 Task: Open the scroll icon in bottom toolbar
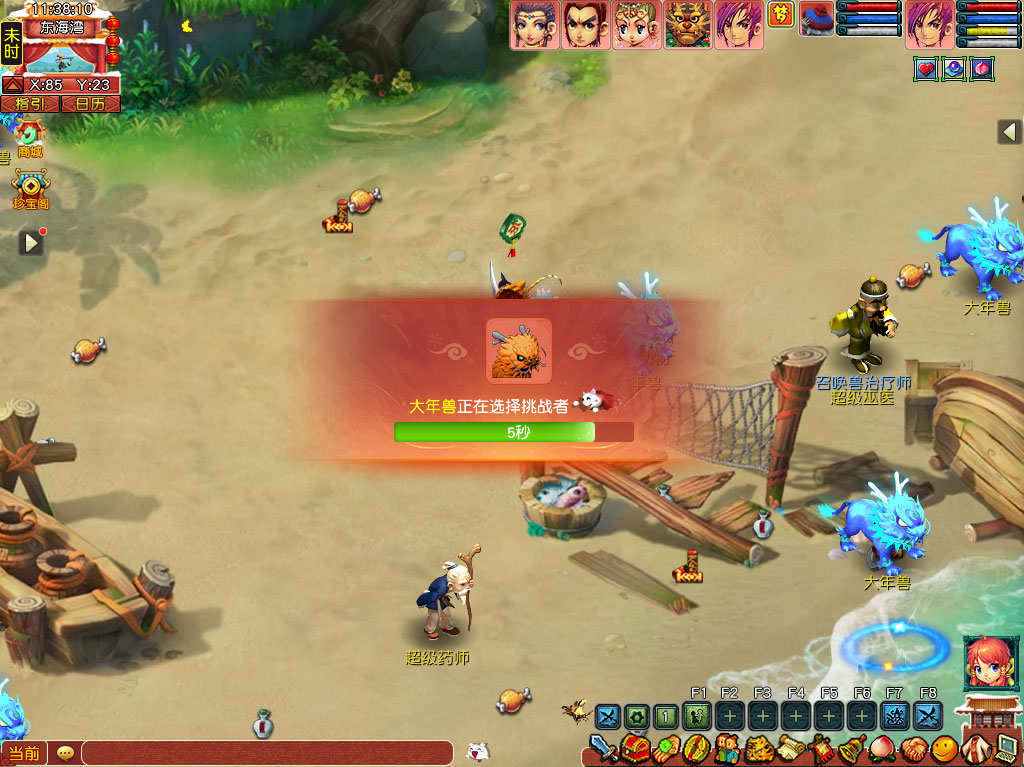click(791, 748)
